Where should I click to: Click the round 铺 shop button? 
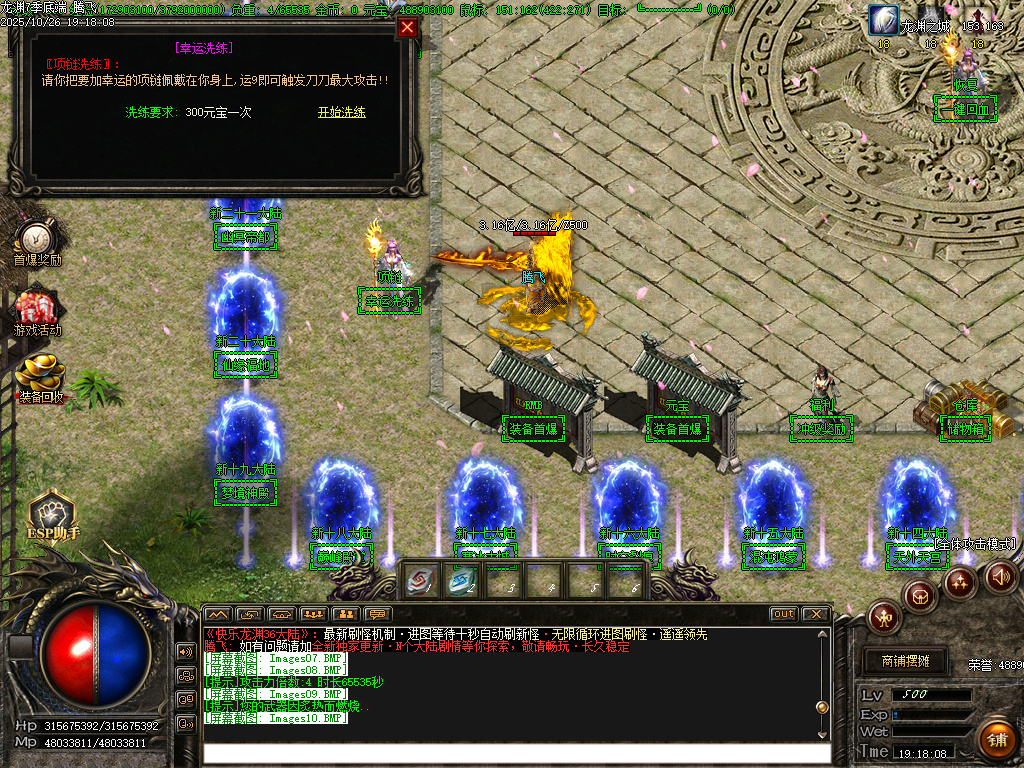pos(996,739)
